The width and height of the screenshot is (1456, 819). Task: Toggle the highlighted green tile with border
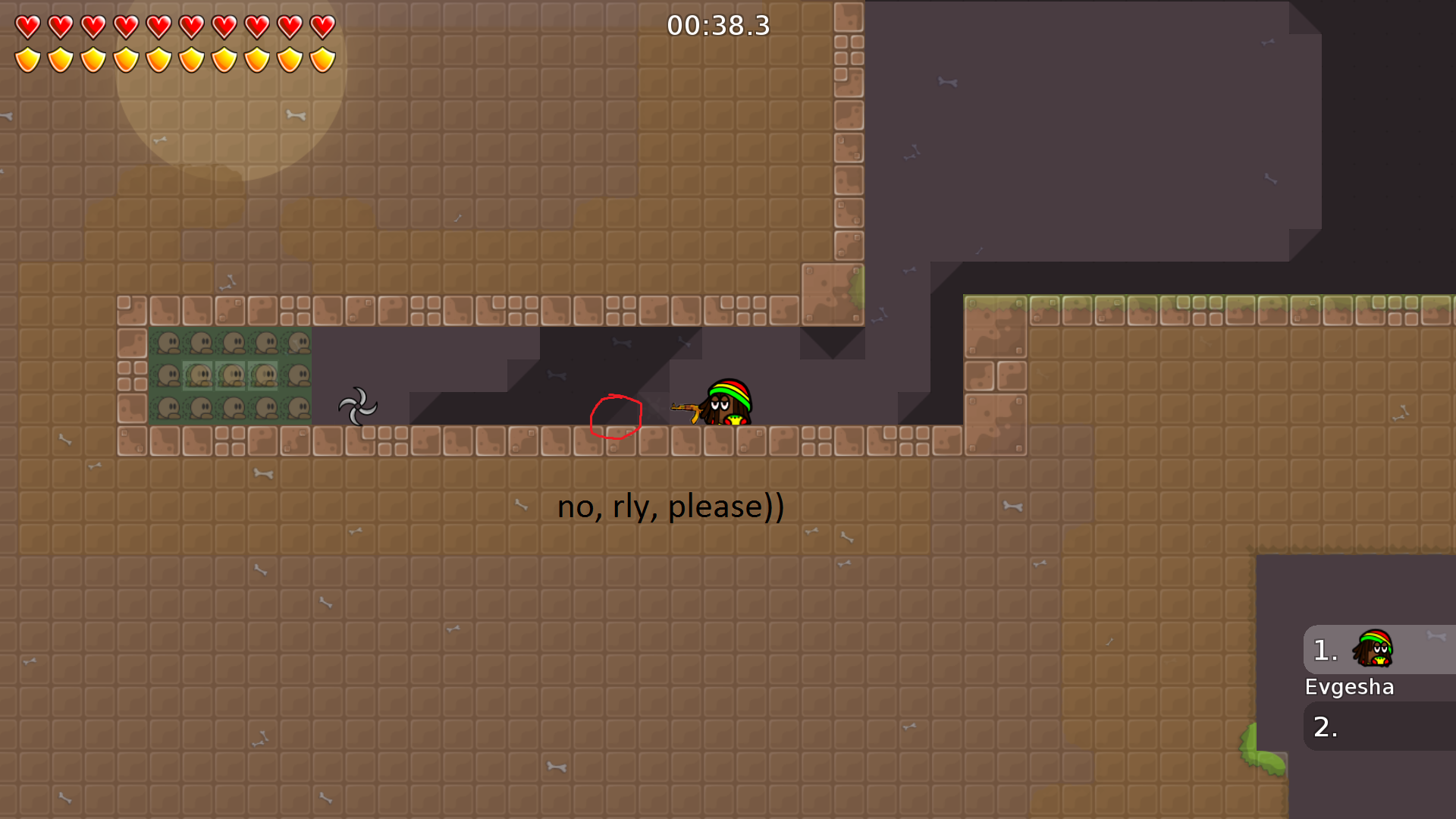231,375
